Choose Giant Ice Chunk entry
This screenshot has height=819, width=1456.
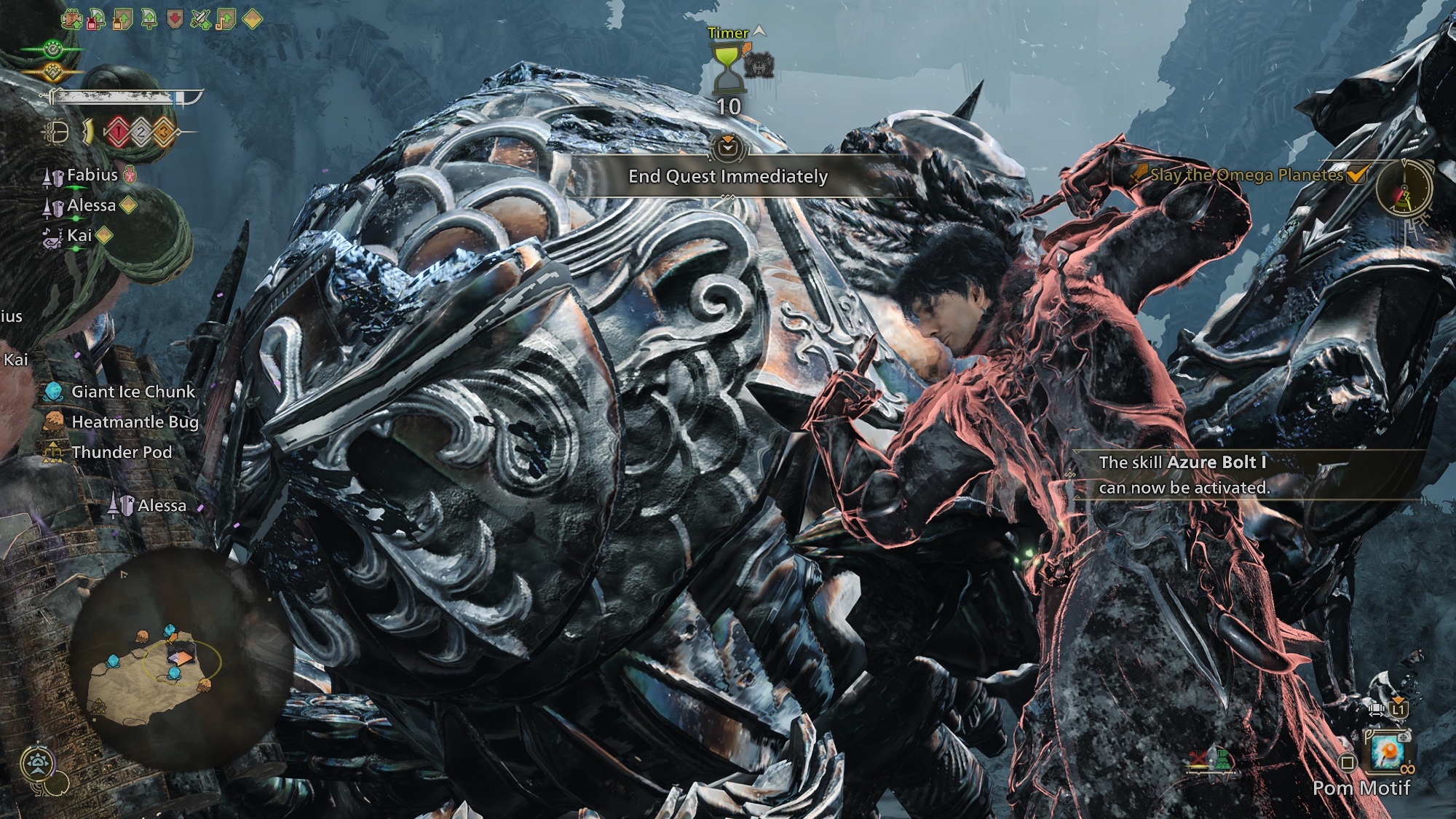click(132, 392)
